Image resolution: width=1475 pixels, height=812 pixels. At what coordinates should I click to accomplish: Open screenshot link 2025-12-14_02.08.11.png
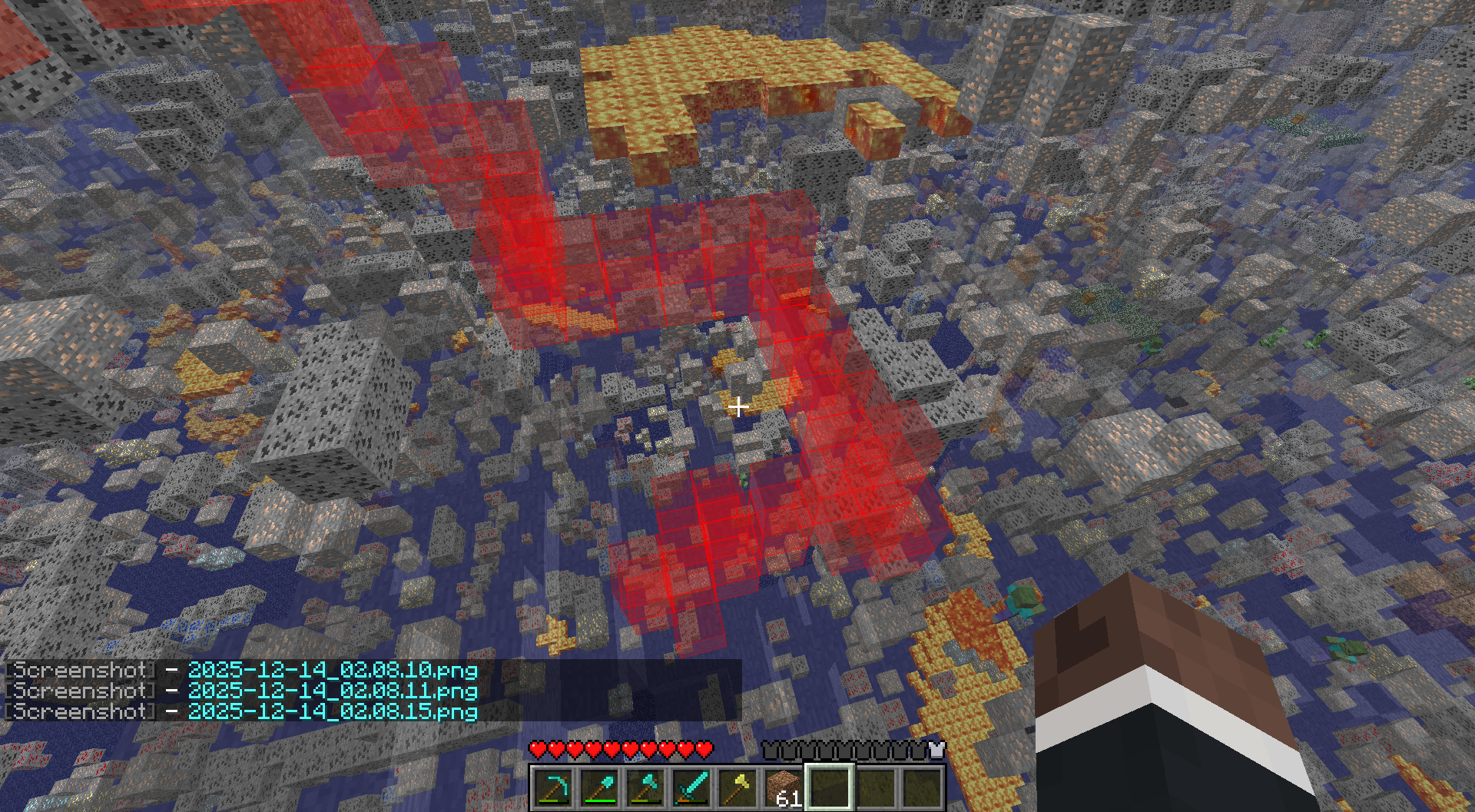coord(333,691)
